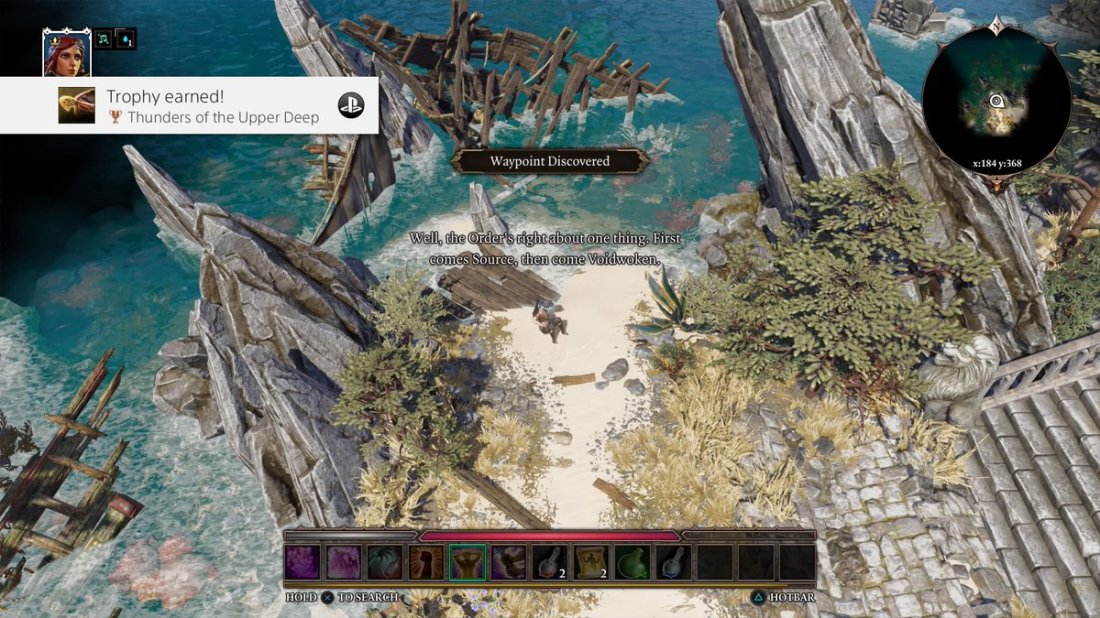Image resolution: width=1100 pixels, height=618 pixels.
Task: Activate the teal claw skill in hotbar
Action: click(x=384, y=562)
